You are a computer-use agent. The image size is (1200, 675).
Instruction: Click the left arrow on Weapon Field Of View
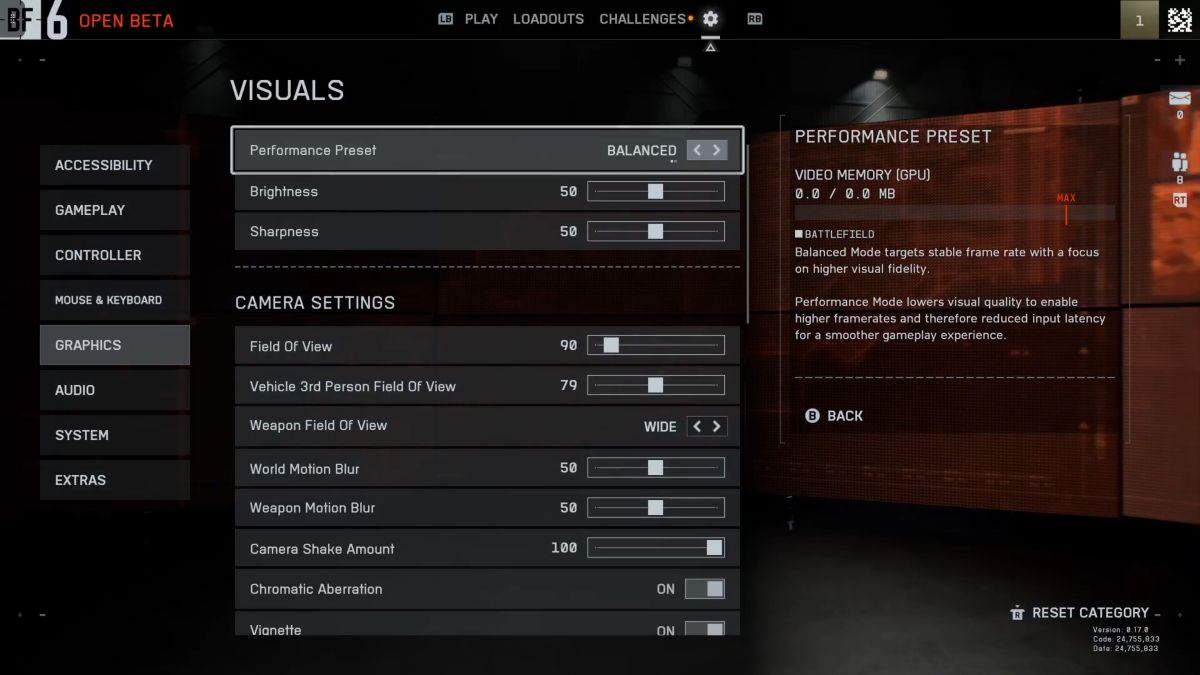click(x=698, y=426)
